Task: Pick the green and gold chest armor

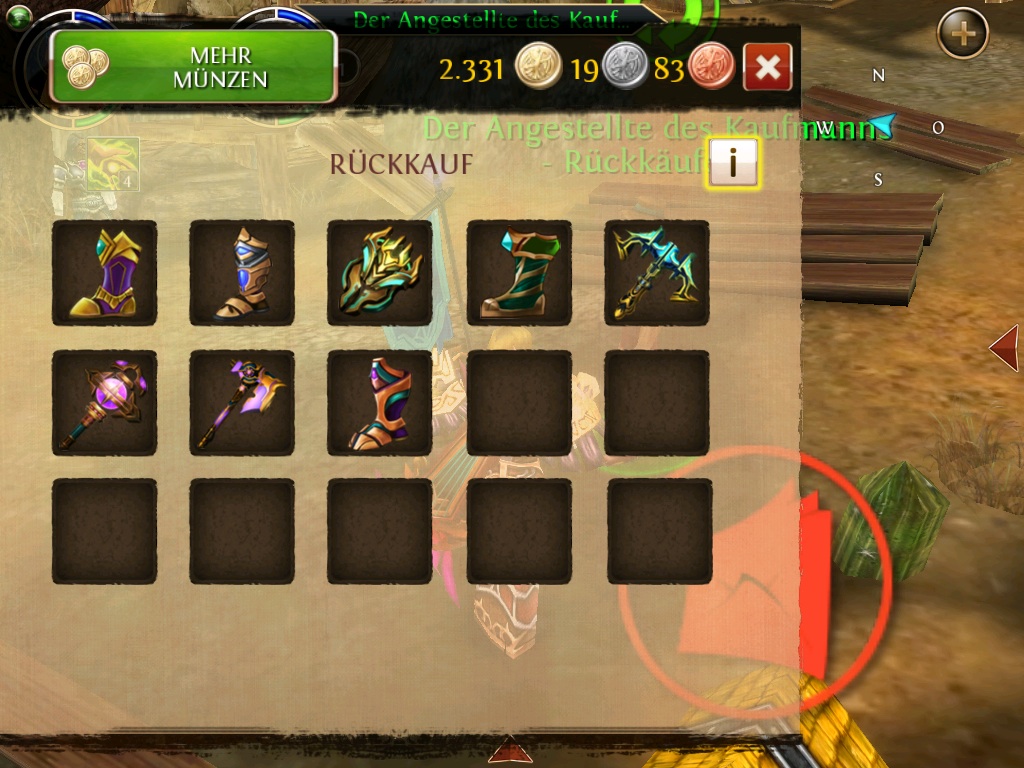Action: 380,273
